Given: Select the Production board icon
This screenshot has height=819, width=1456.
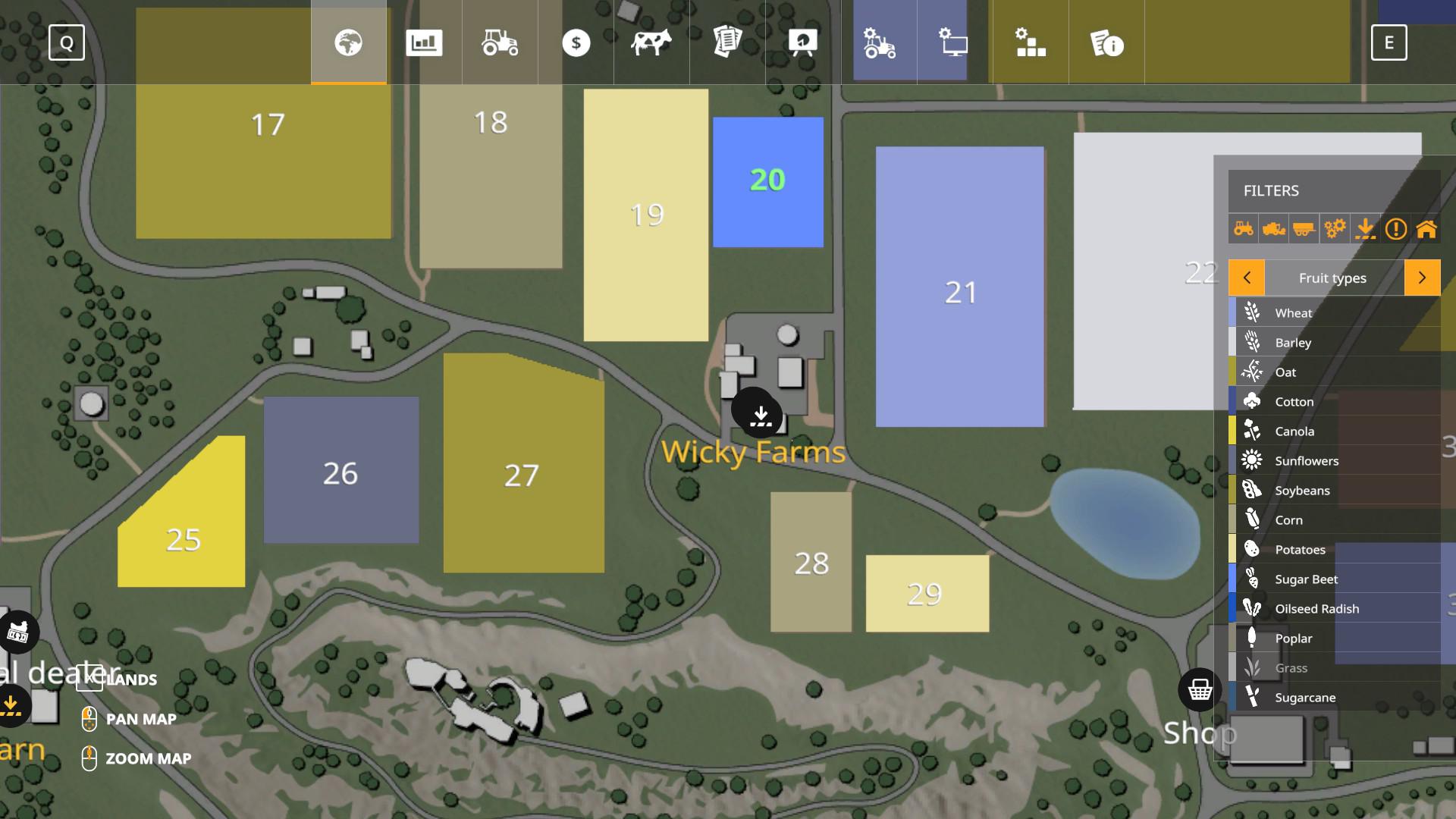Looking at the screenshot, I should (x=802, y=43).
